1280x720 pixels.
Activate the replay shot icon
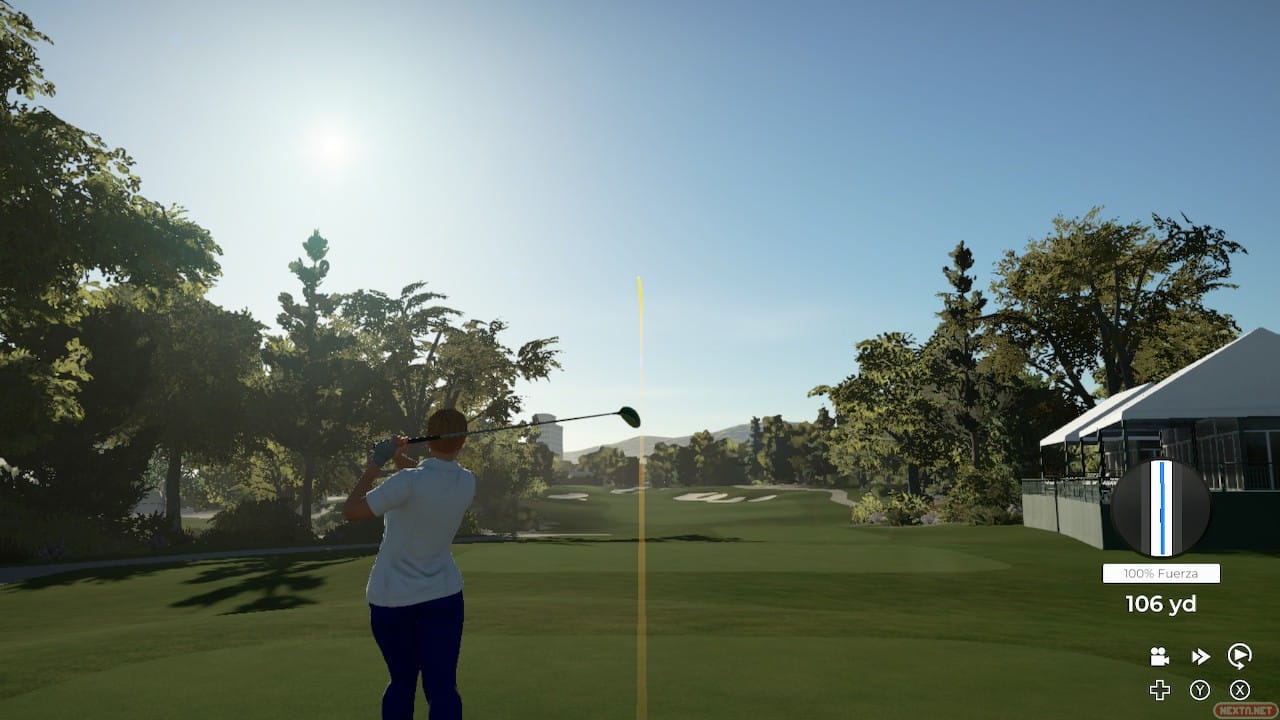click(x=1240, y=655)
